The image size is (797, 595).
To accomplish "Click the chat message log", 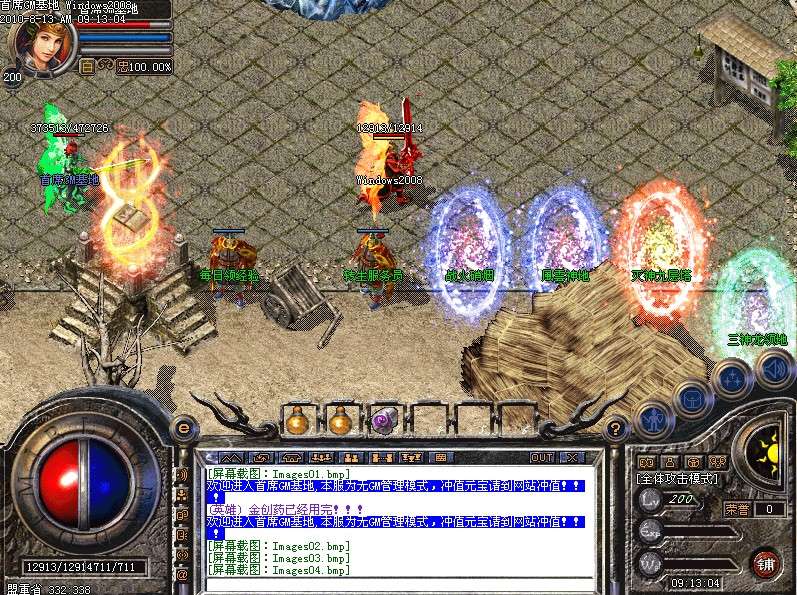I will point(395,518).
